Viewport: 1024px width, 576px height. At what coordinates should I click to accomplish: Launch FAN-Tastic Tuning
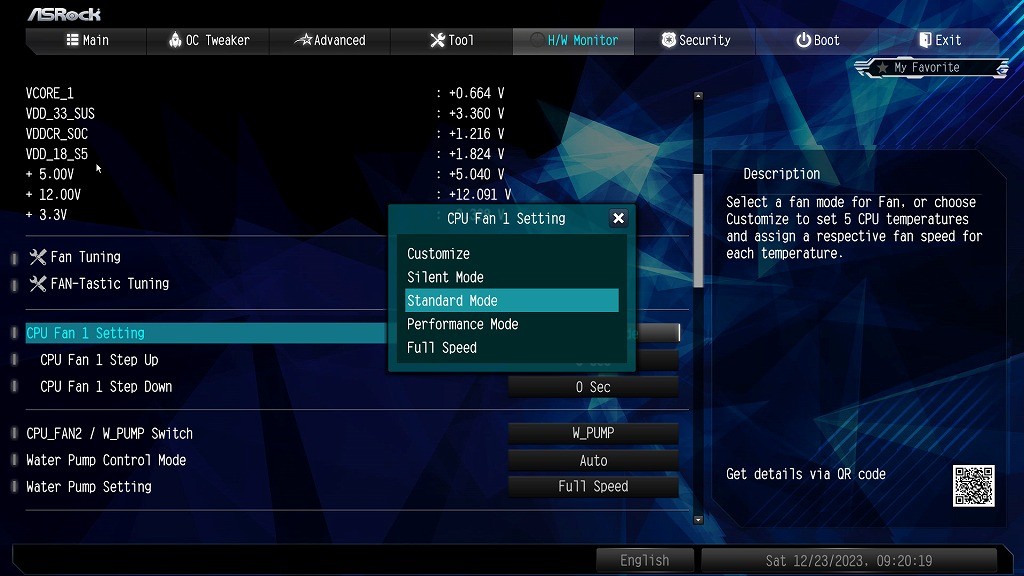pos(109,284)
